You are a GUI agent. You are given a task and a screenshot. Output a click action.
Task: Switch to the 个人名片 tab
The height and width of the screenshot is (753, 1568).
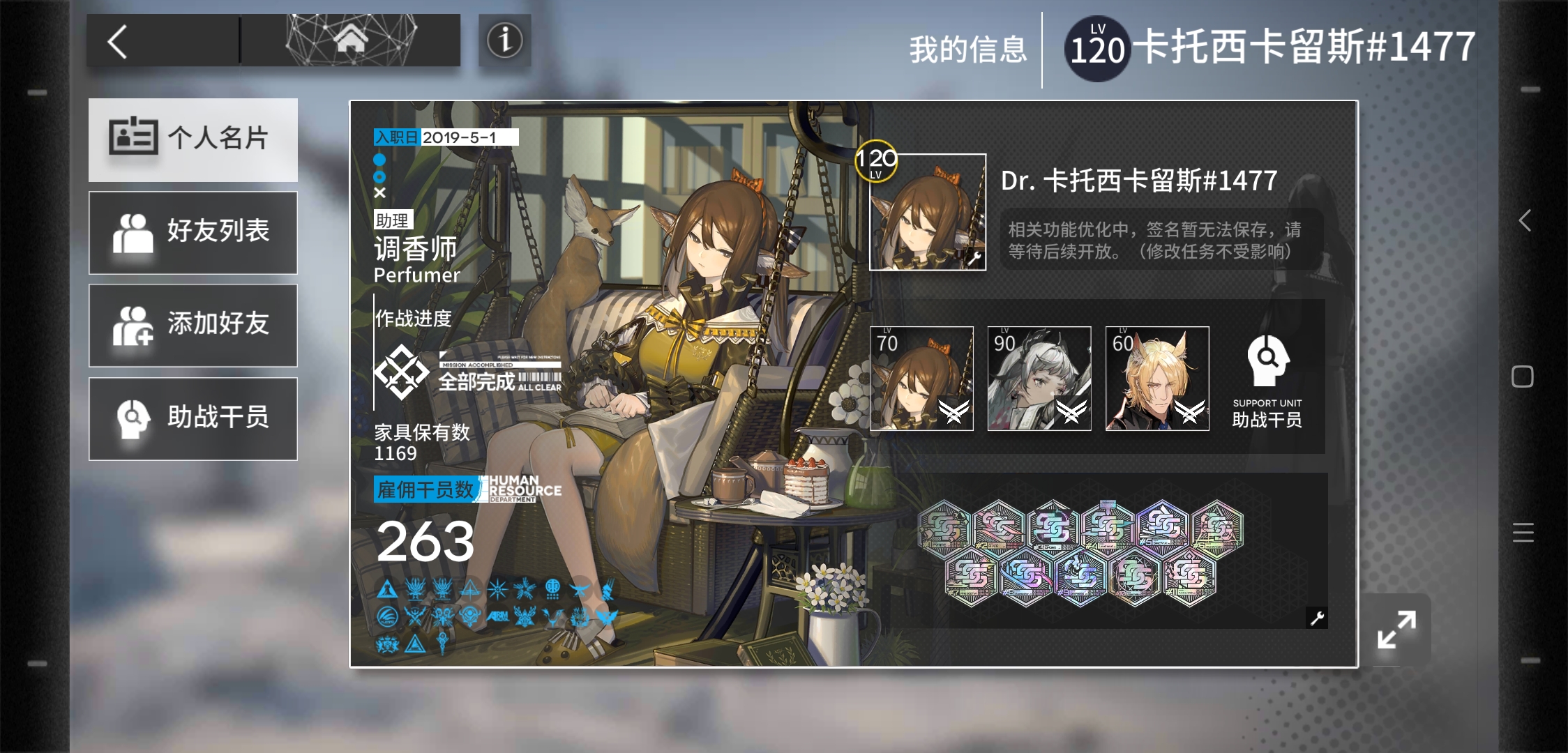click(x=193, y=139)
